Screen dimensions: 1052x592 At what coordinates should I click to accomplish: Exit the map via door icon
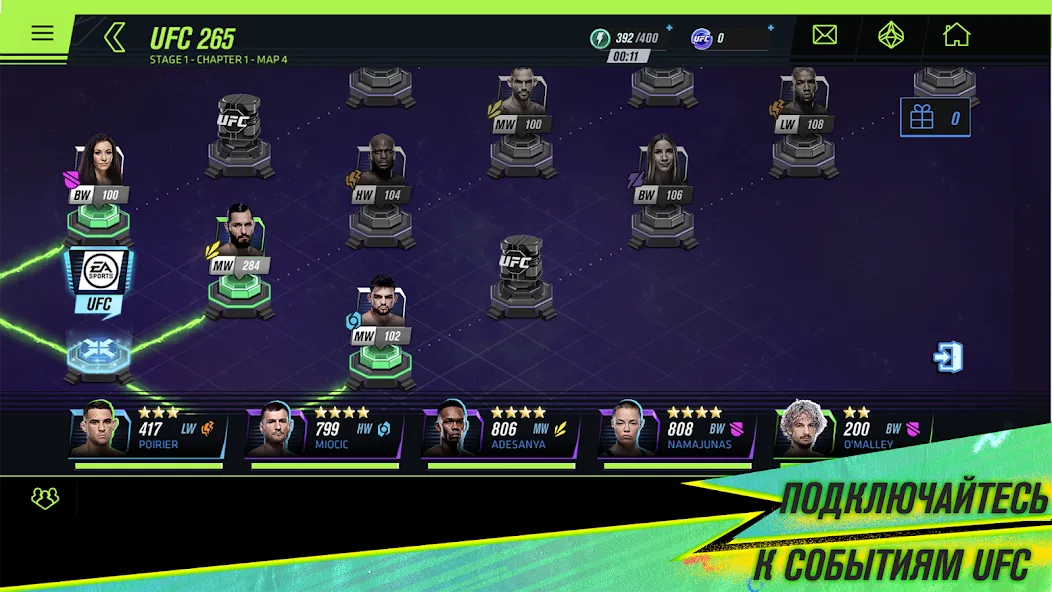click(x=948, y=357)
